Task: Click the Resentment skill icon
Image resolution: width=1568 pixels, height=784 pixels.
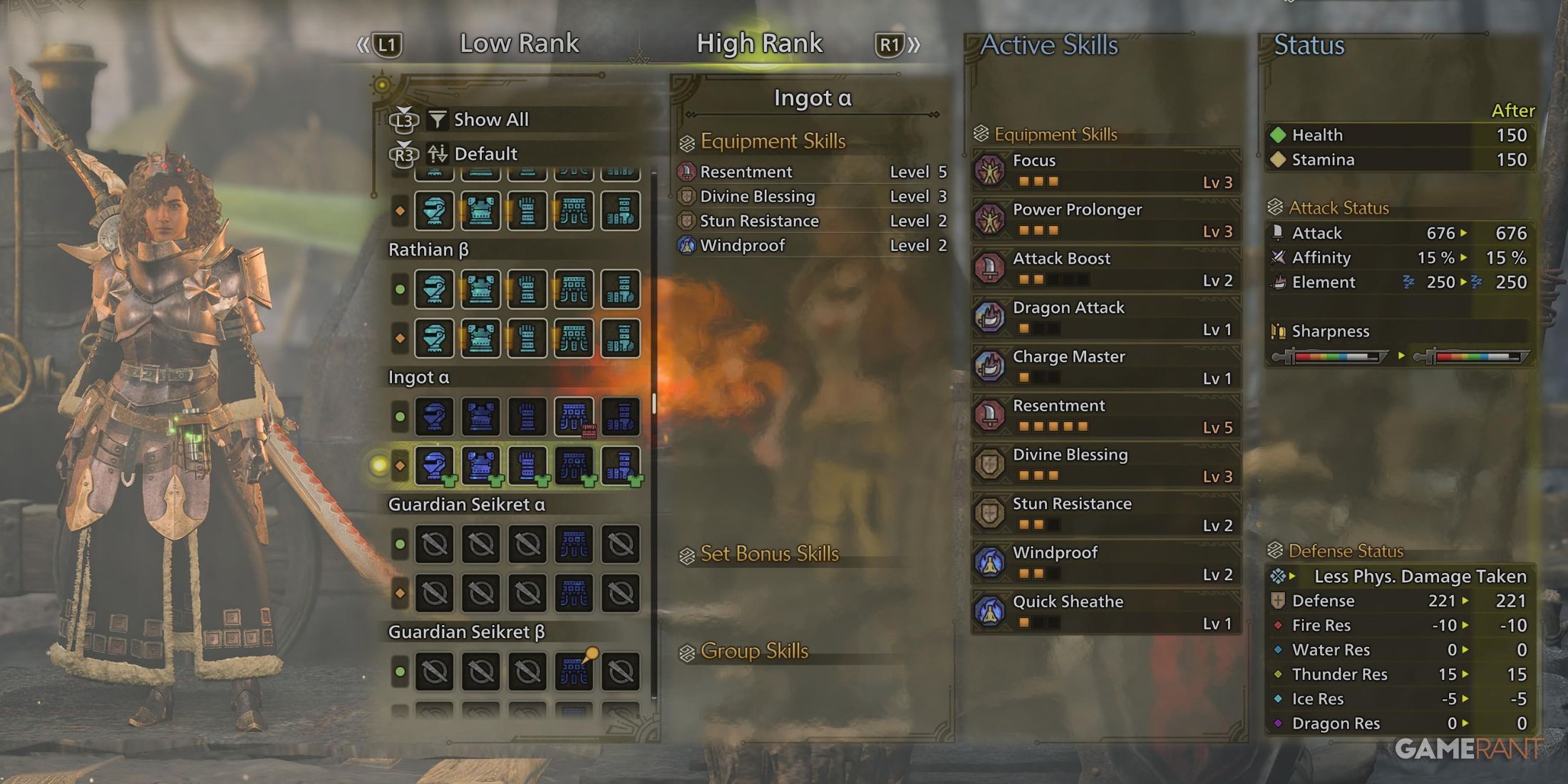Action: click(x=991, y=414)
